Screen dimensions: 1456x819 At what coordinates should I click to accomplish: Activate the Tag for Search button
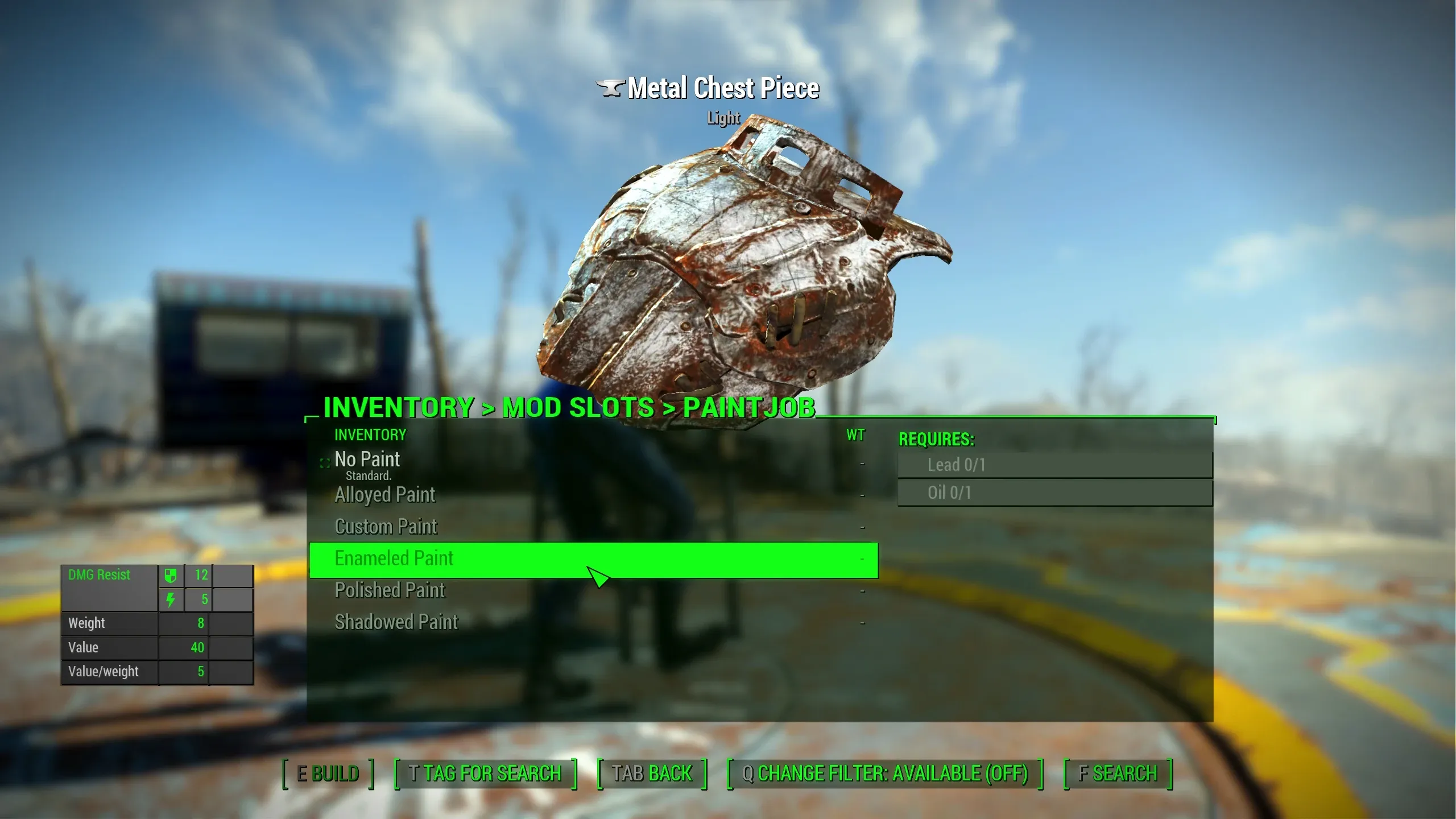click(x=485, y=774)
